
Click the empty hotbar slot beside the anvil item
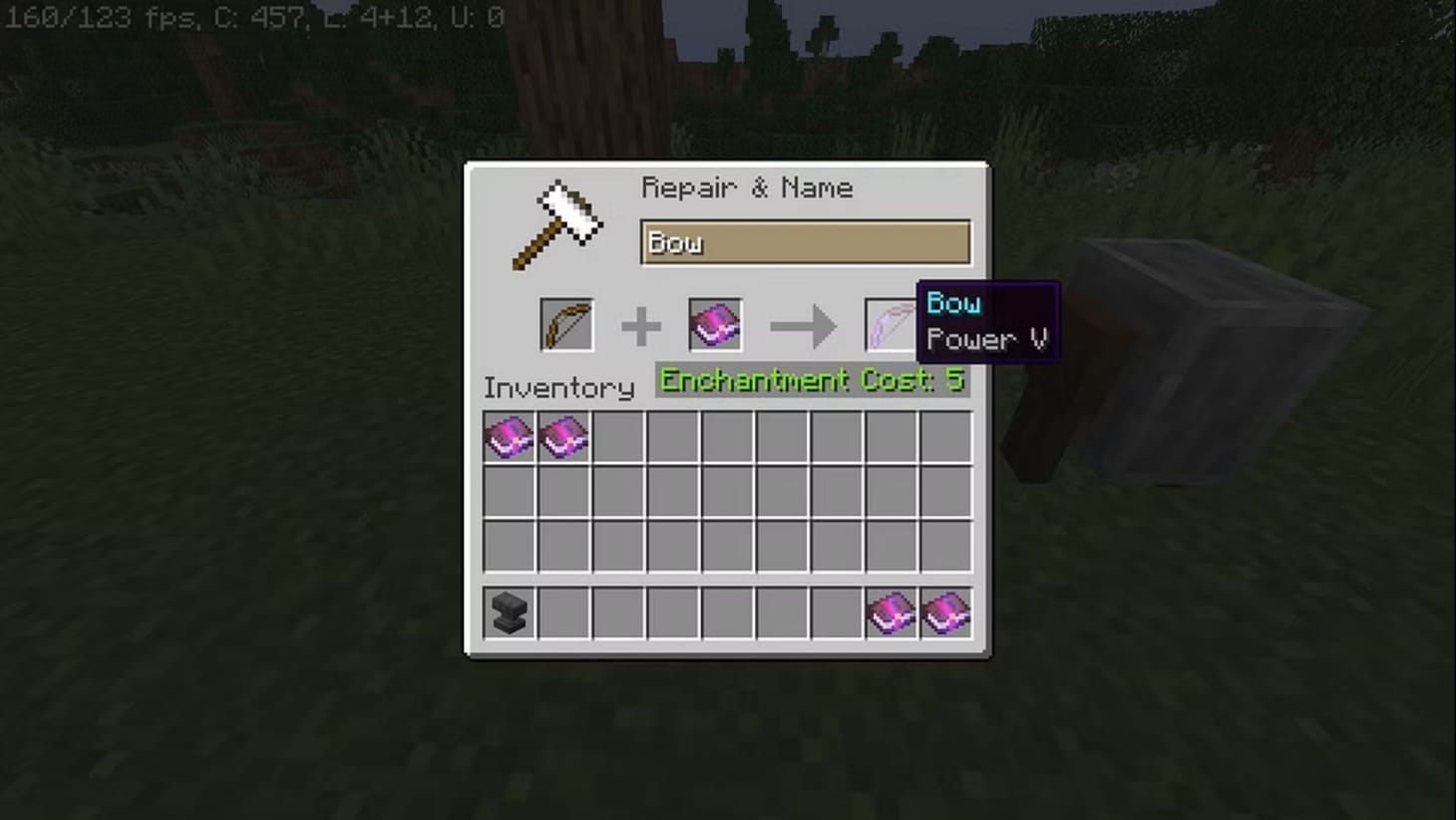(x=564, y=613)
